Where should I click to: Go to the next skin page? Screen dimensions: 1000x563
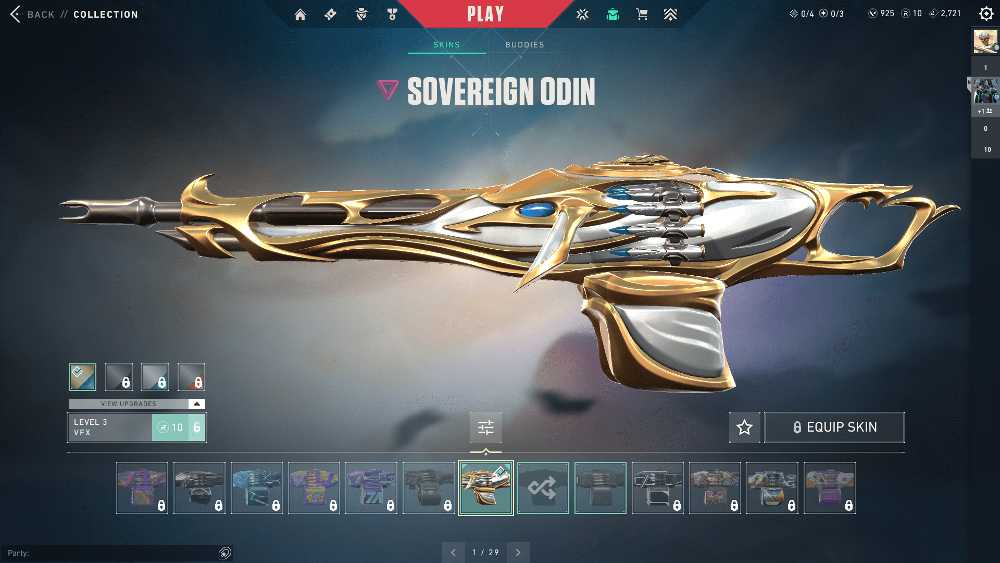518,552
